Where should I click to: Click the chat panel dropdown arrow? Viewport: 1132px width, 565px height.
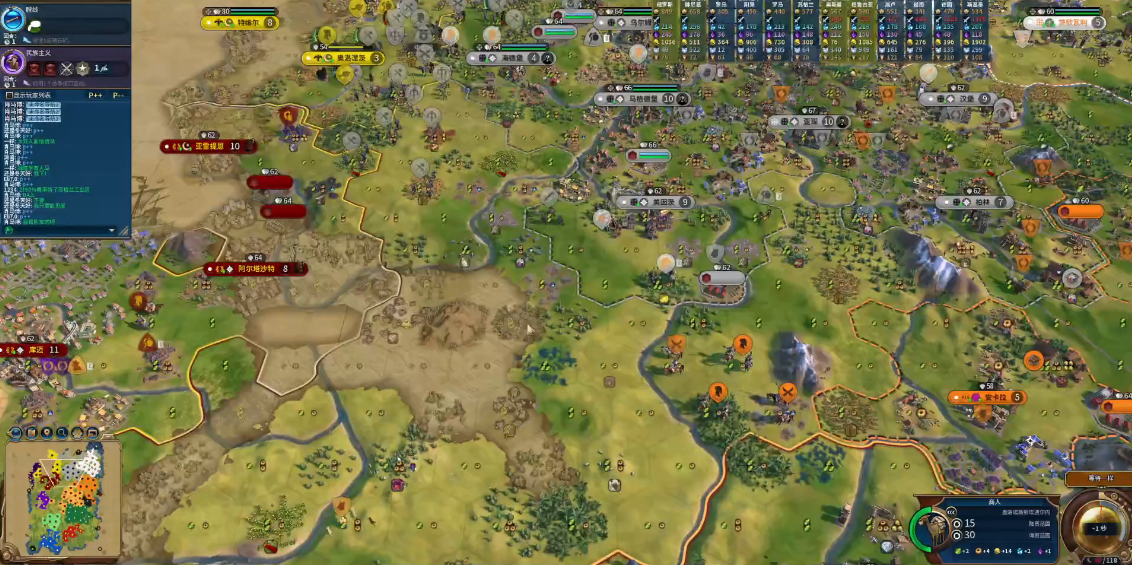(112, 230)
